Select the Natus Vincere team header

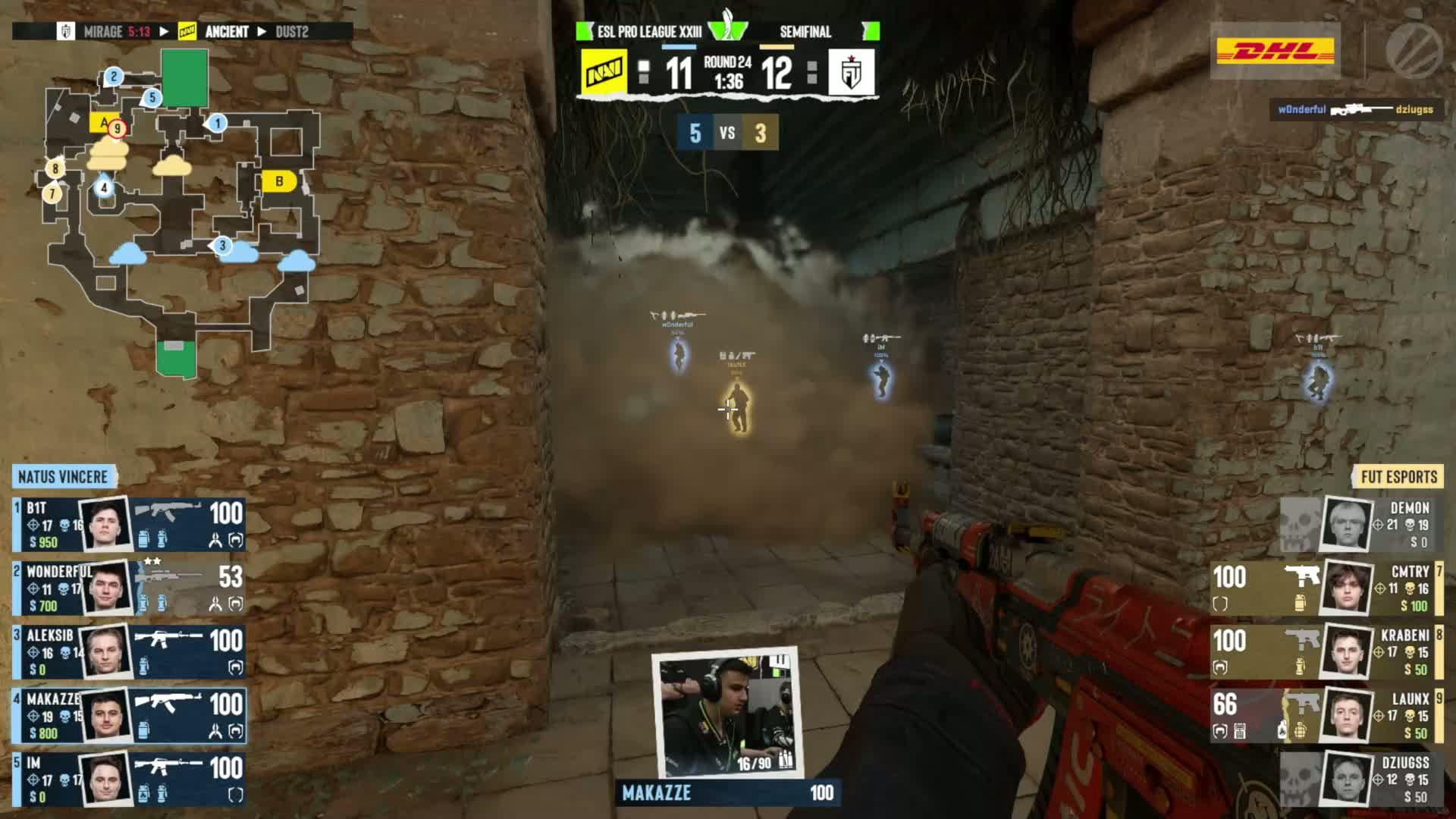64,477
